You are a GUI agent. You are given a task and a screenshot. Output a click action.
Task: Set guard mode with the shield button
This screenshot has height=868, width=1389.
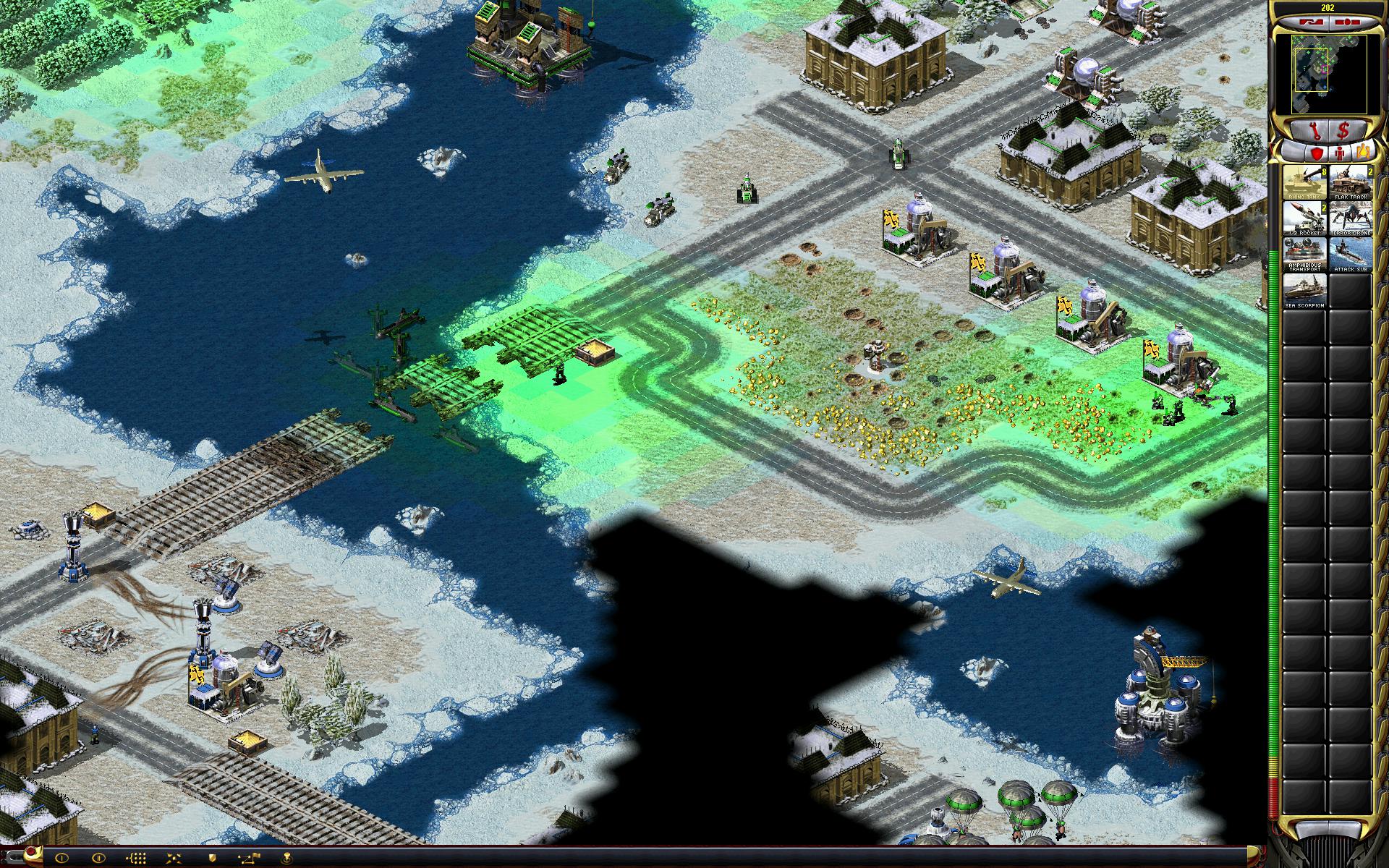click(x=213, y=859)
